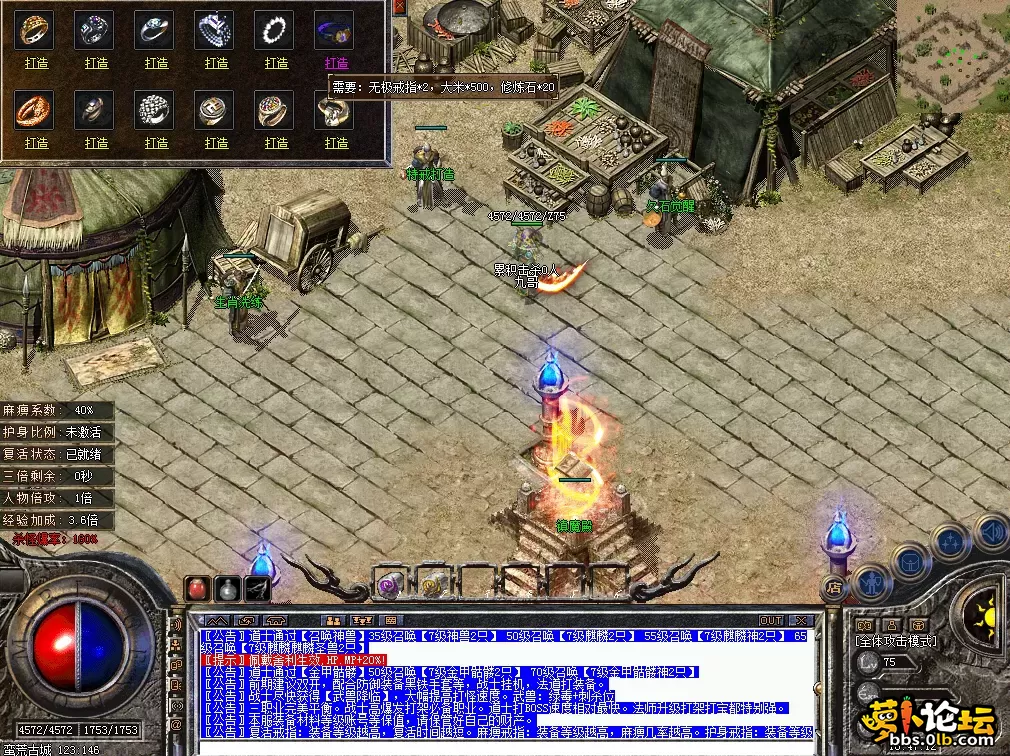Open the bag inventory
This screenshot has height=756, width=1010.
[910, 560]
